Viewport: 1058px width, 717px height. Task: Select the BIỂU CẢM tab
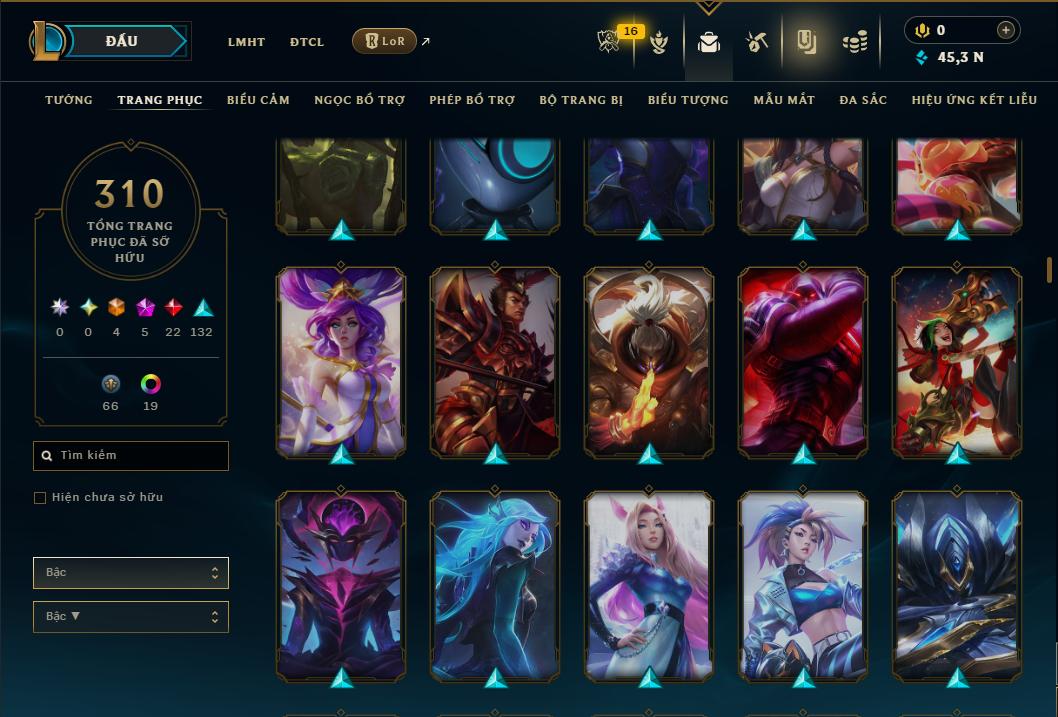pyautogui.click(x=258, y=100)
